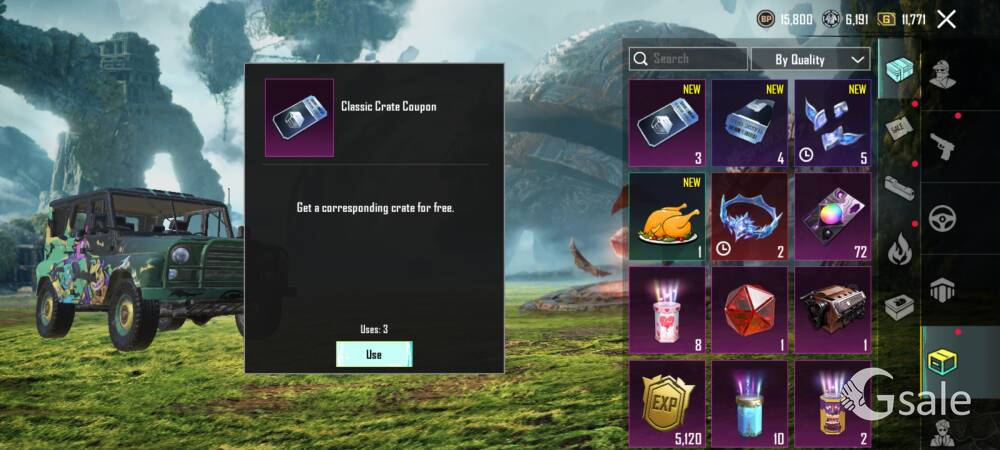The width and height of the screenshot is (1000, 450).
Task: Open the yellow crate category tab
Action: [942, 362]
